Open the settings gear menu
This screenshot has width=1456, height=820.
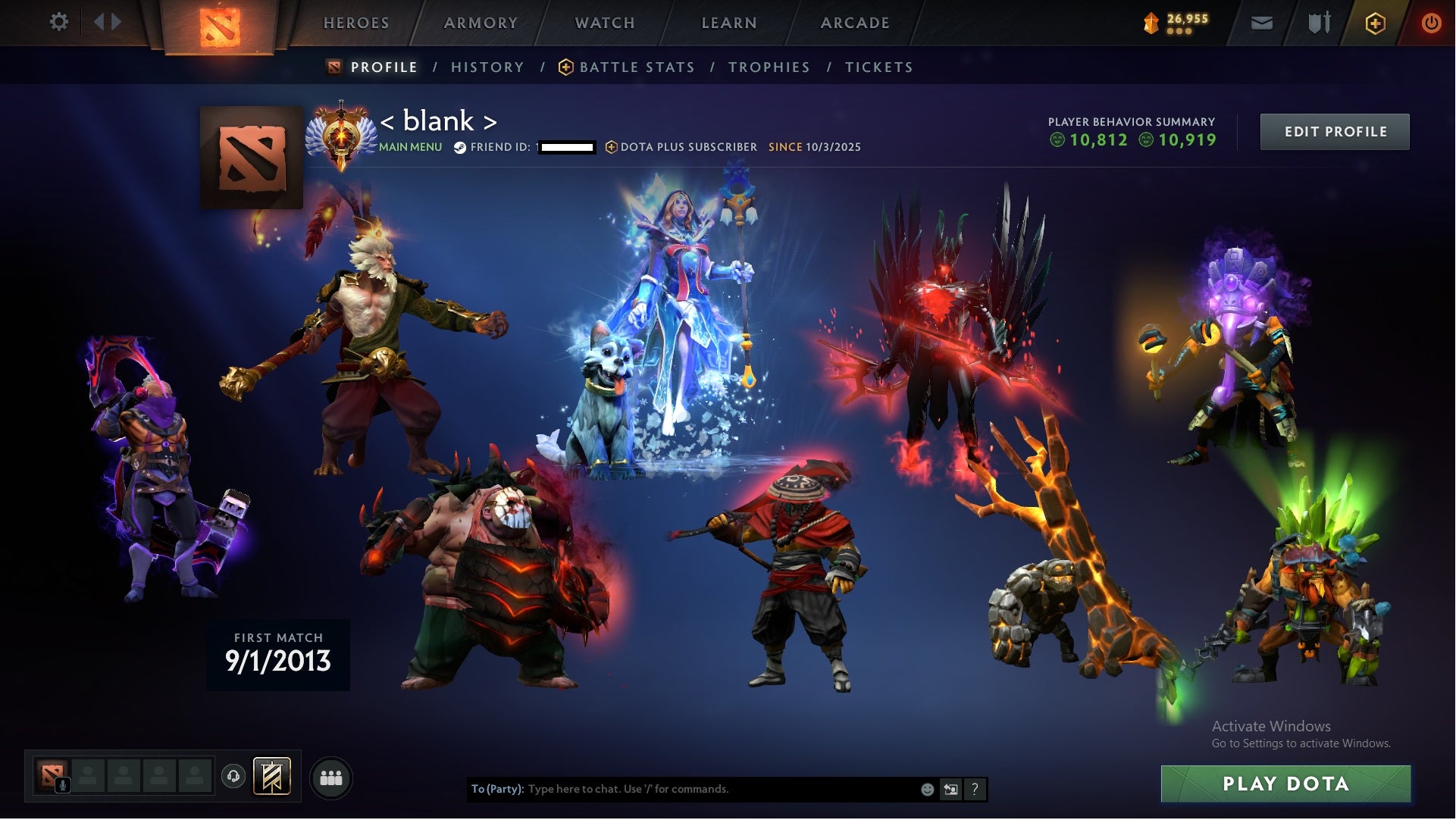(x=59, y=23)
